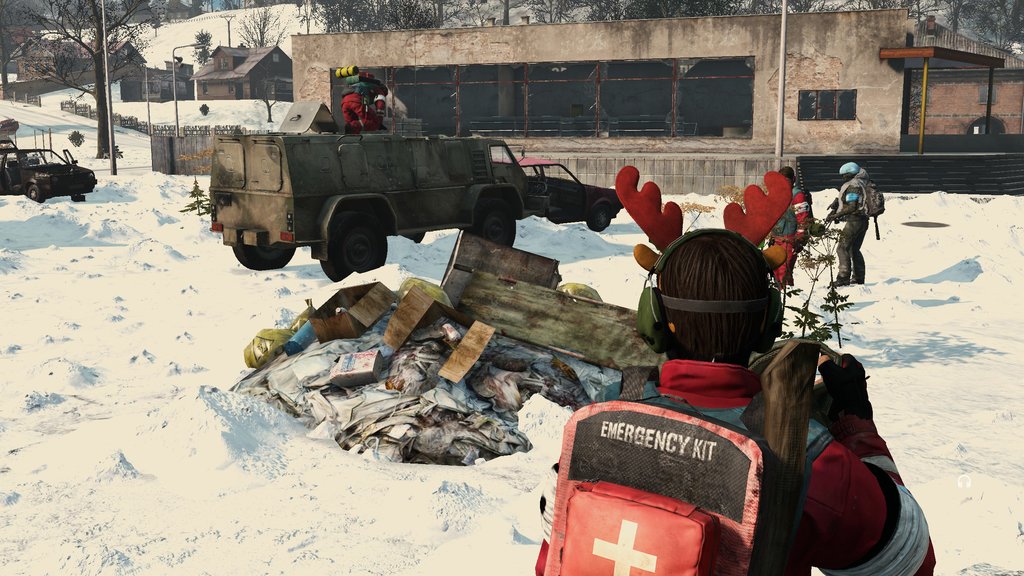1024x576 pixels.
Task: Click the headphones icon
Action: [x=964, y=481]
